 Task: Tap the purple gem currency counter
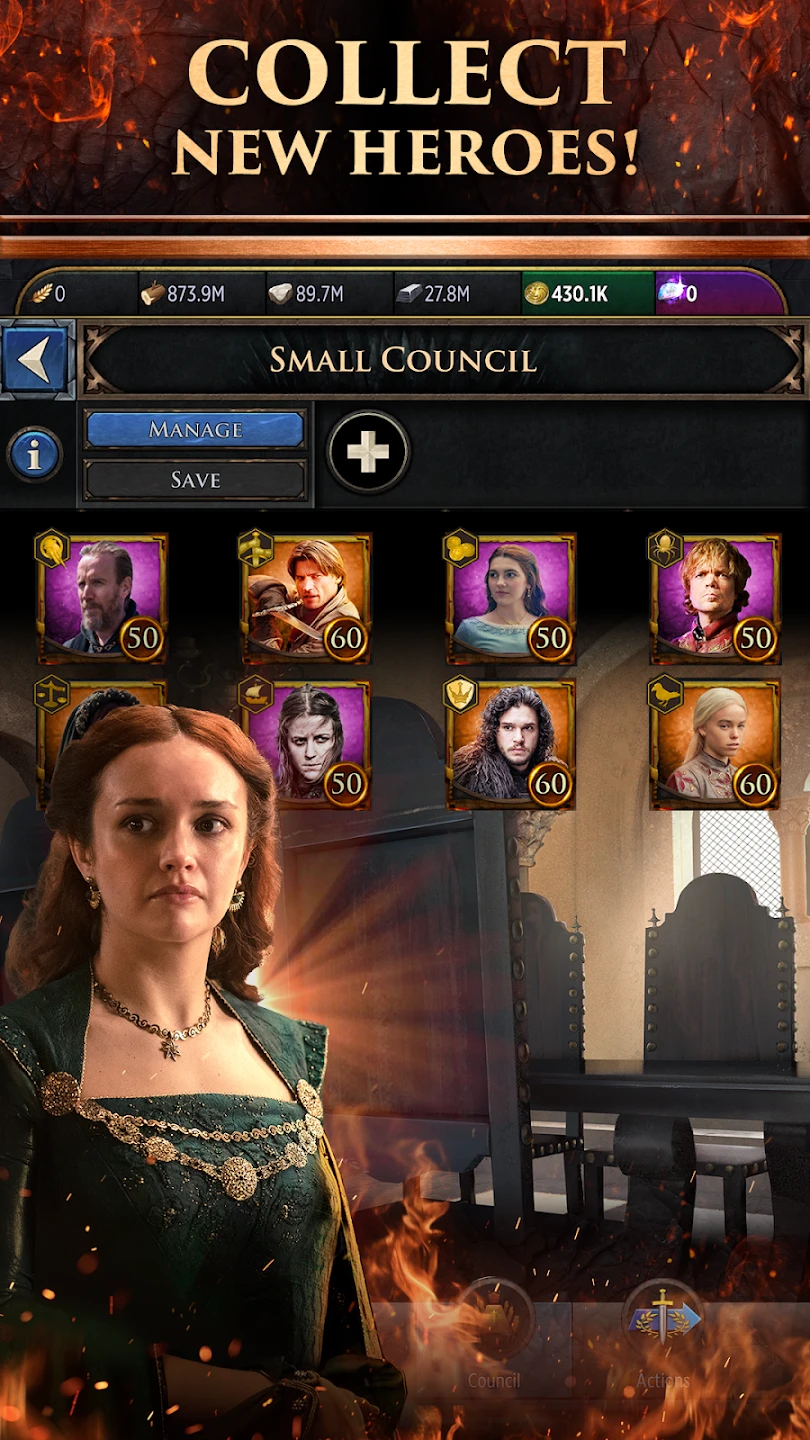pos(718,294)
